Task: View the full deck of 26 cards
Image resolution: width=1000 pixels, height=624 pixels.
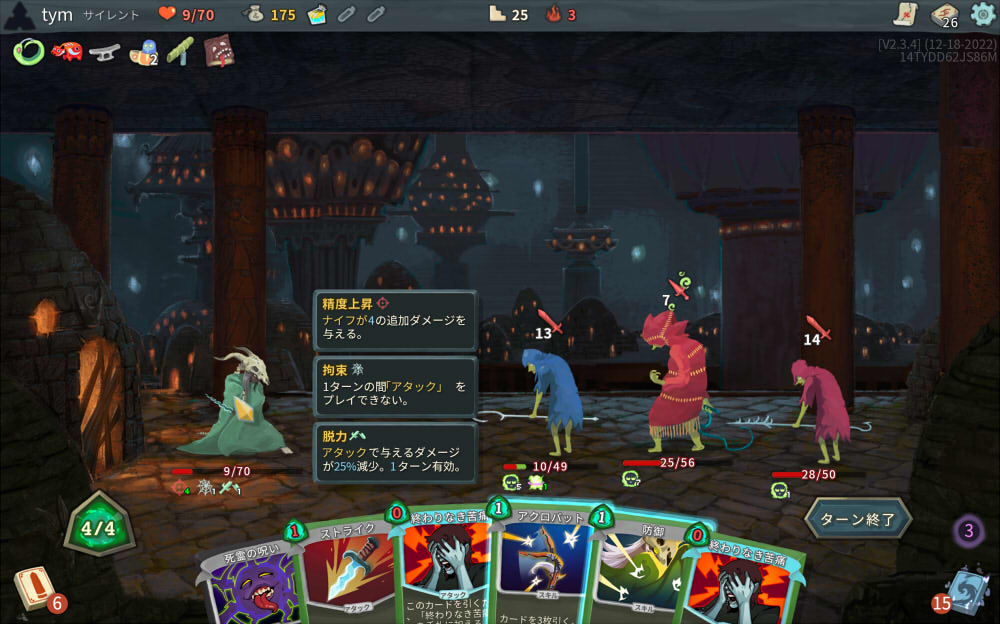Action: click(944, 15)
